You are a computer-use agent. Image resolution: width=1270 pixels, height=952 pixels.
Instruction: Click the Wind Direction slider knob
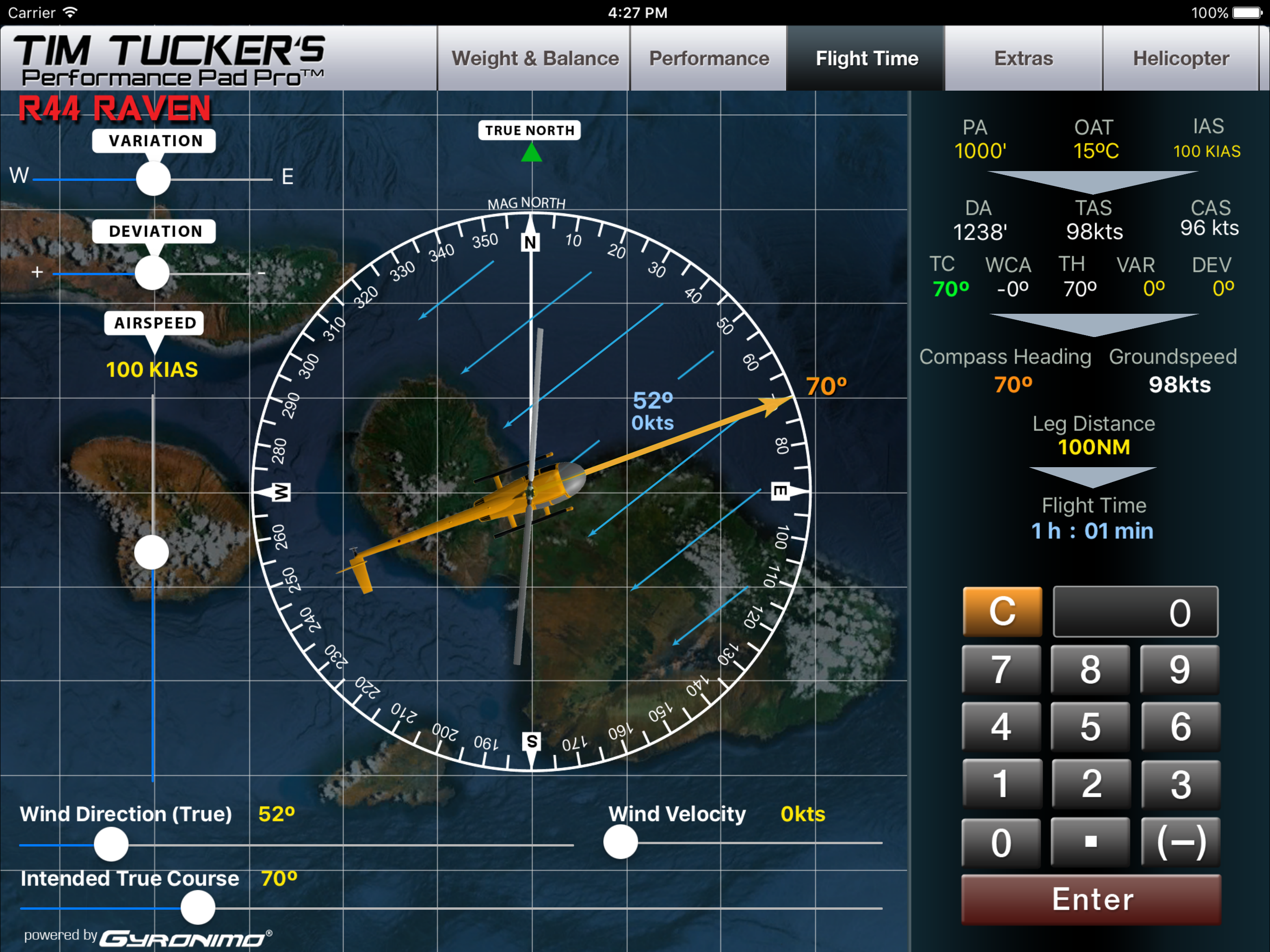point(111,844)
